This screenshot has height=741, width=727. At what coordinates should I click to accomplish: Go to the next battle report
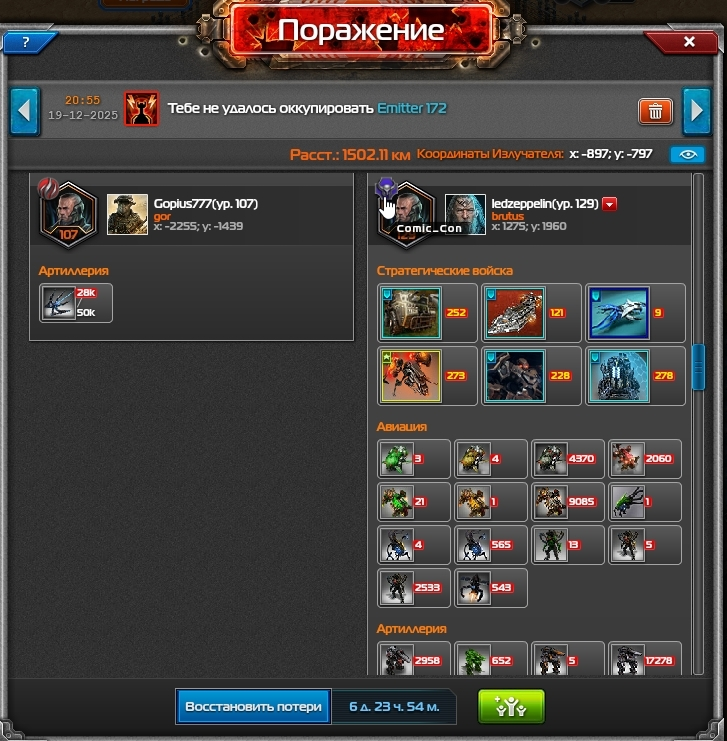[x=696, y=110]
